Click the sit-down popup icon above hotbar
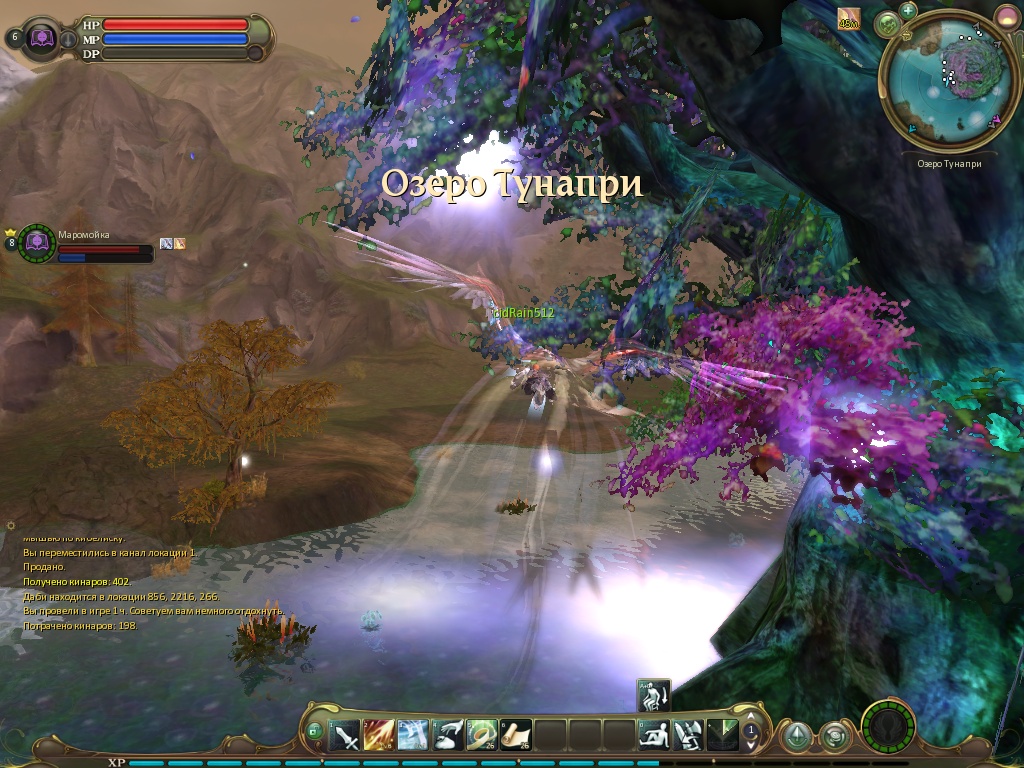Screen dimensions: 1024x768 click(x=654, y=694)
